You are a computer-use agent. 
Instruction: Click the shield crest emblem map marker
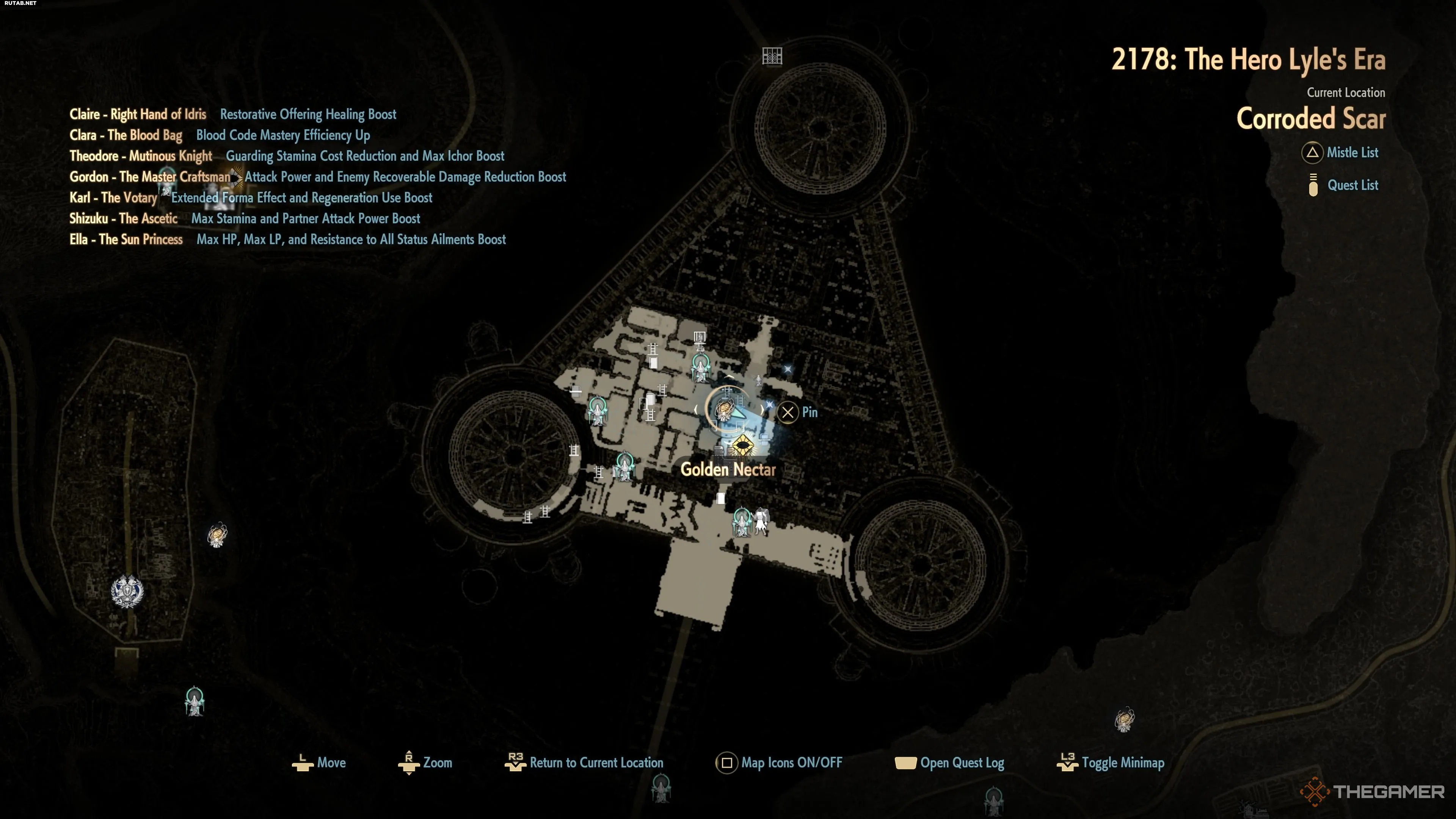tap(127, 591)
